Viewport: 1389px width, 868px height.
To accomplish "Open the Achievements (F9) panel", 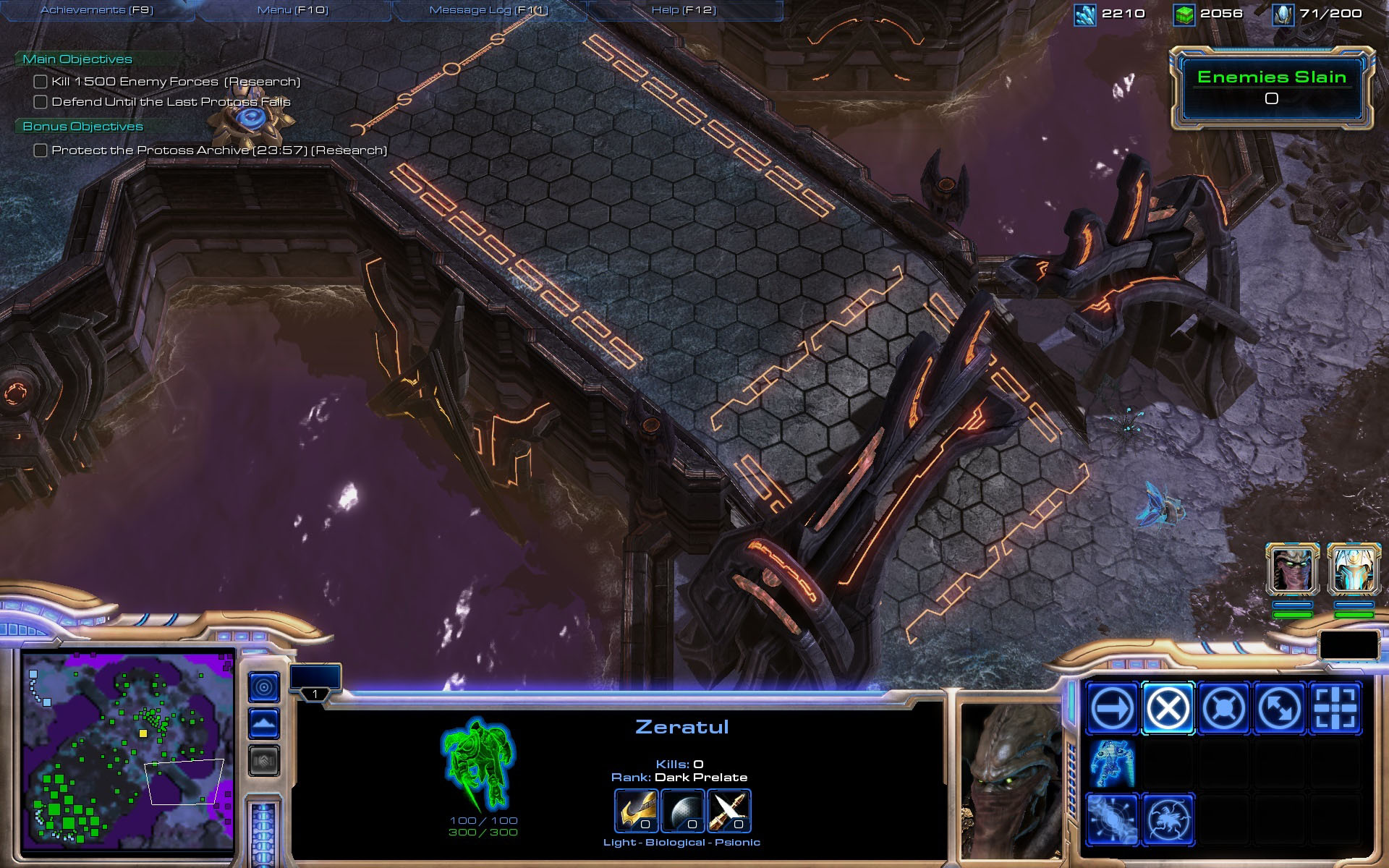I will pyautogui.click(x=97, y=10).
